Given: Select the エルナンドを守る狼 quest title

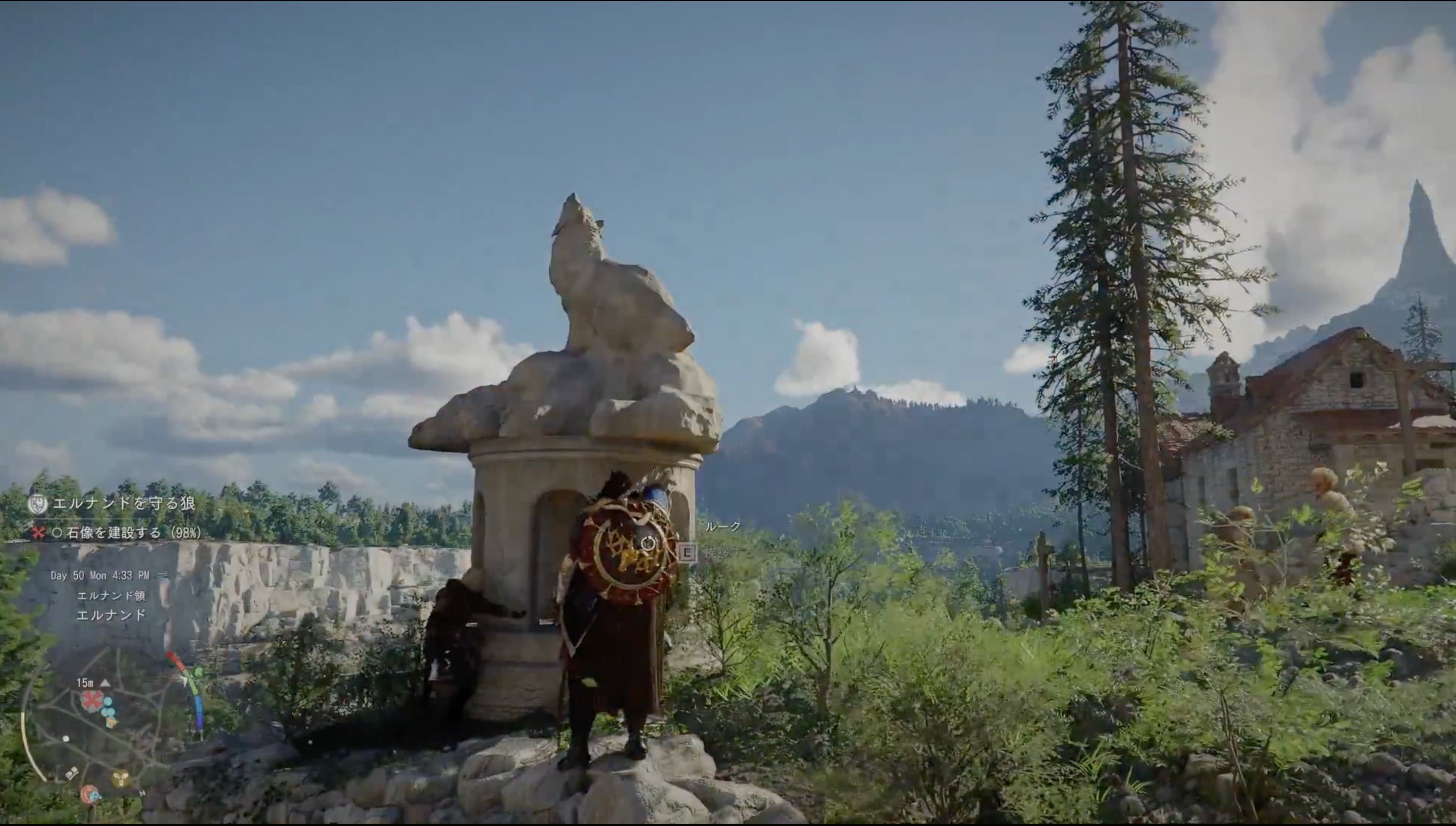Looking at the screenshot, I should click(124, 503).
